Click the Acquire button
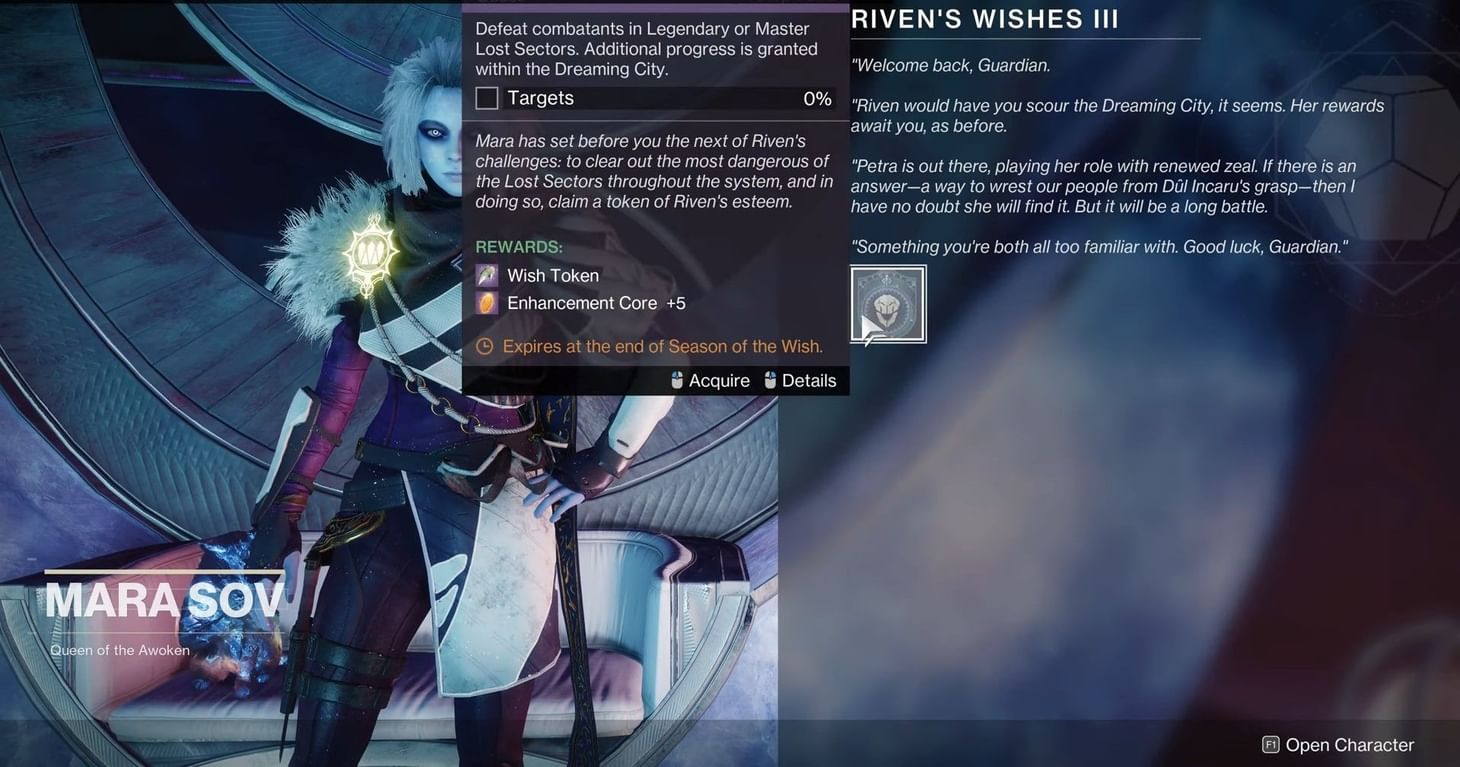 click(718, 380)
